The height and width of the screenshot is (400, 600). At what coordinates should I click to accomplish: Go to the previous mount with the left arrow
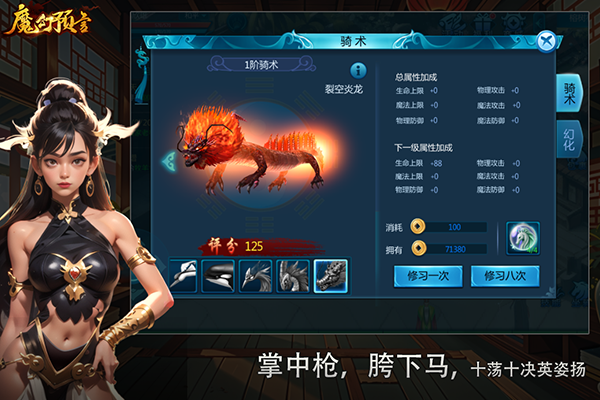coord(167,161)
